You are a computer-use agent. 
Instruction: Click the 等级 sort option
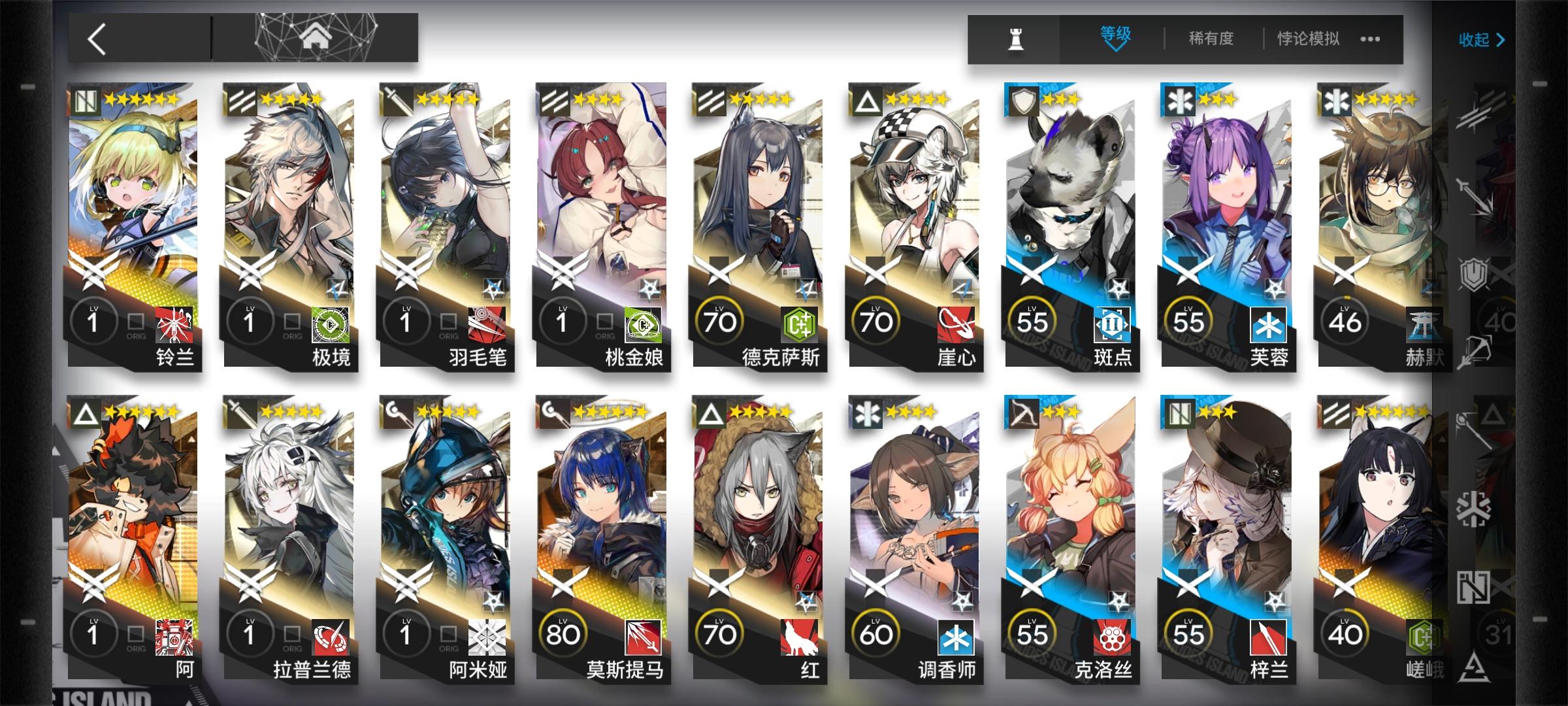point(1115,36)
